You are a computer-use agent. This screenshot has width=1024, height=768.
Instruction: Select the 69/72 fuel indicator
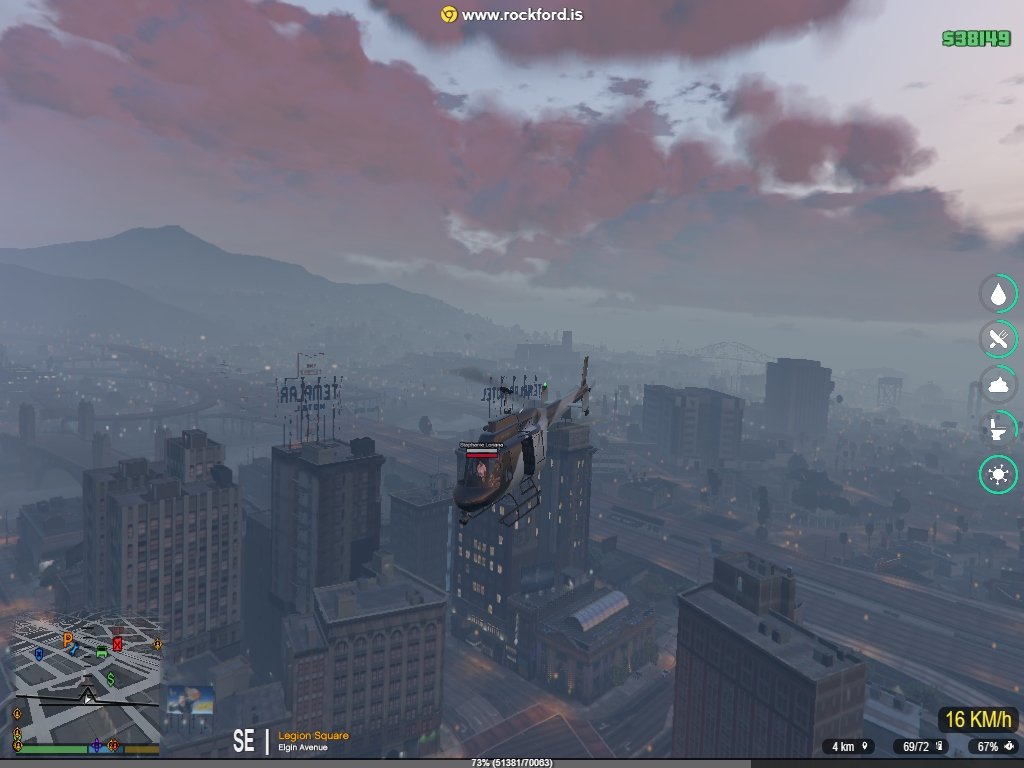click(x=923, y=746)
